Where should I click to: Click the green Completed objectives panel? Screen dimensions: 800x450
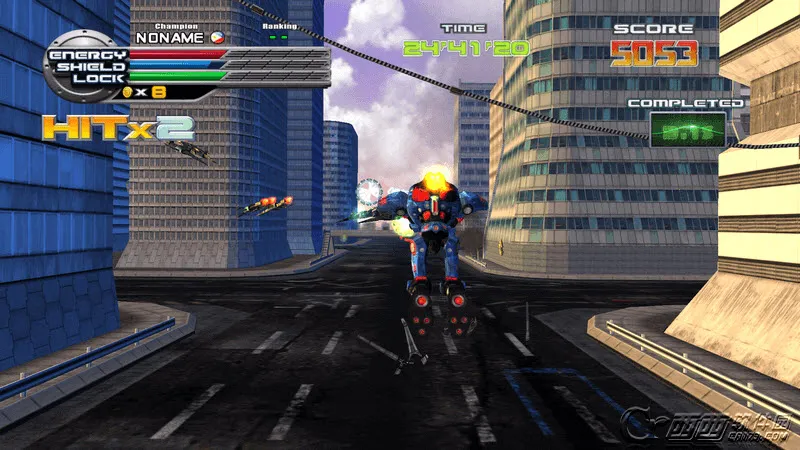[686, 130]
